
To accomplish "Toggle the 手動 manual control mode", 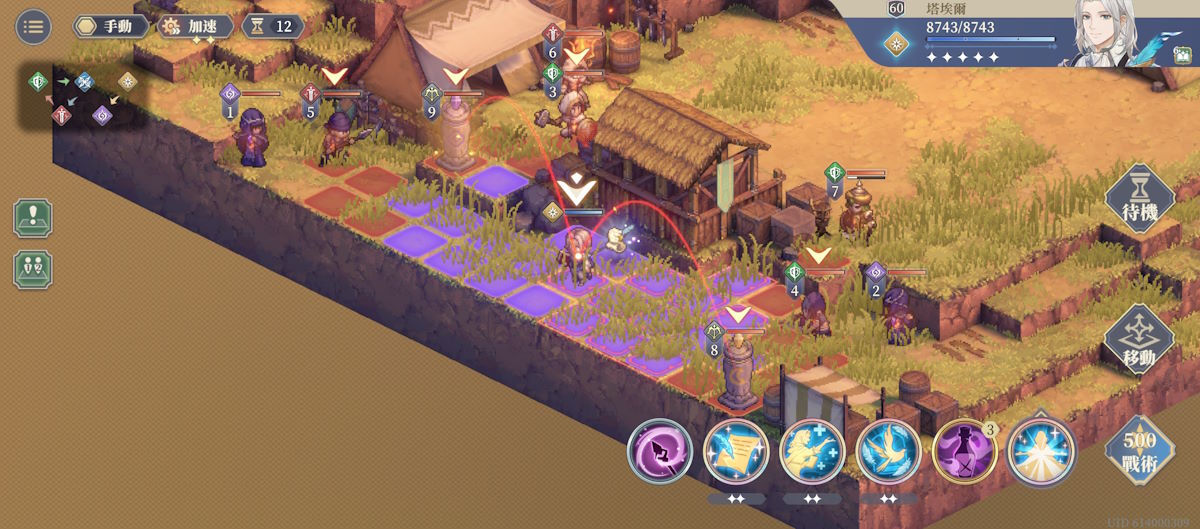I will [111, 26].
